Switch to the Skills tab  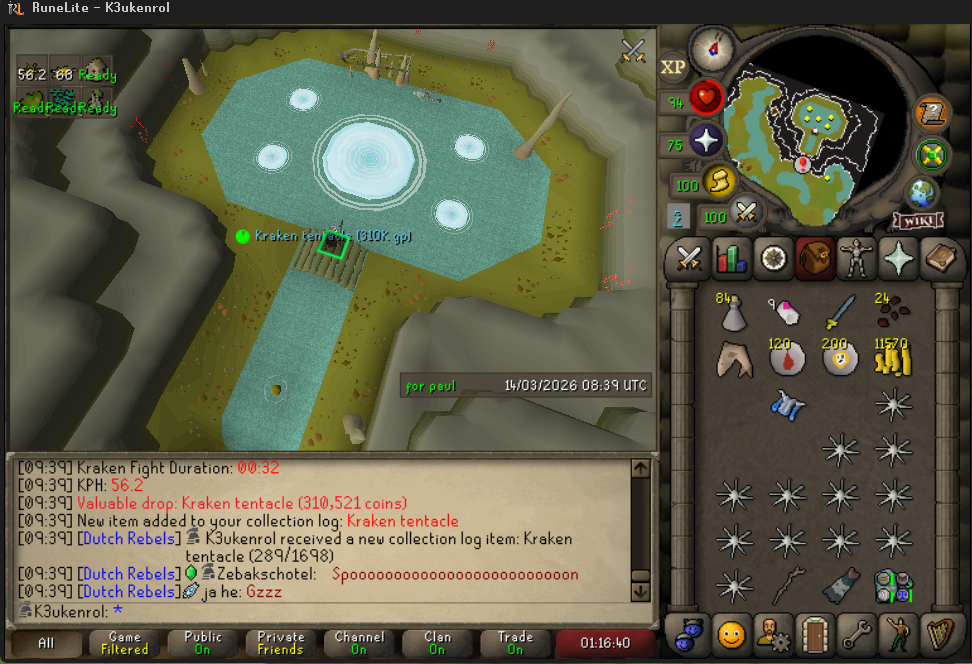732,258
